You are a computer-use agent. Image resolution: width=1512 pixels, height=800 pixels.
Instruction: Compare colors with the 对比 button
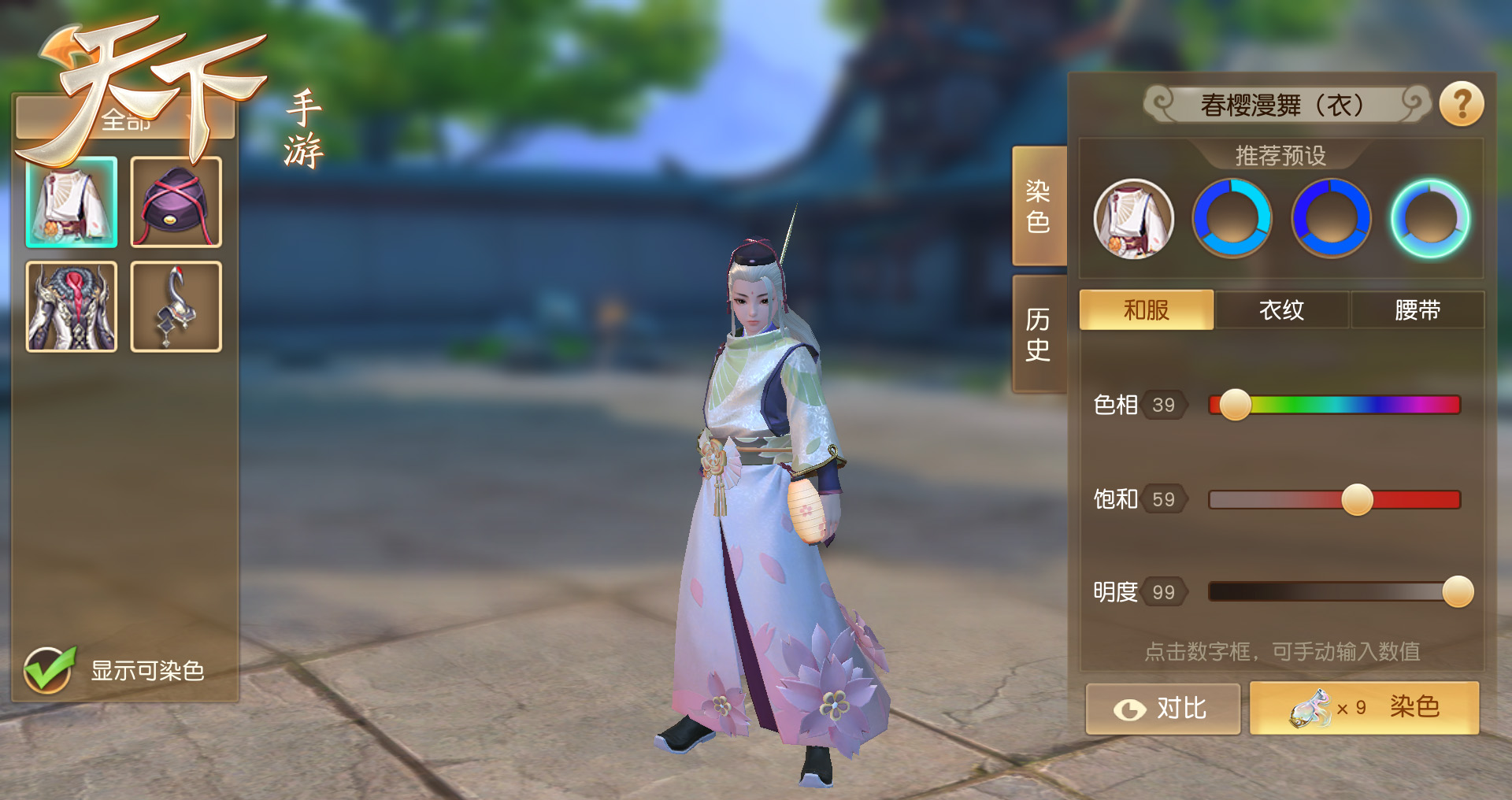click(1162, 709)
